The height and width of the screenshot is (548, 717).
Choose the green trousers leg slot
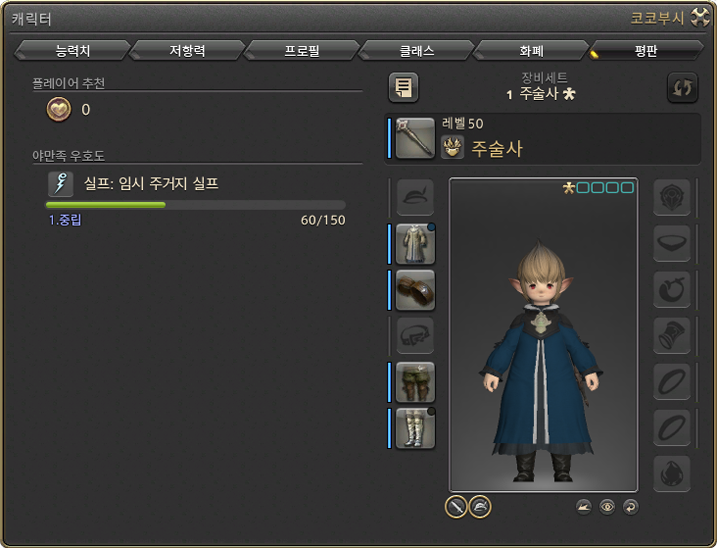point(415,382)
